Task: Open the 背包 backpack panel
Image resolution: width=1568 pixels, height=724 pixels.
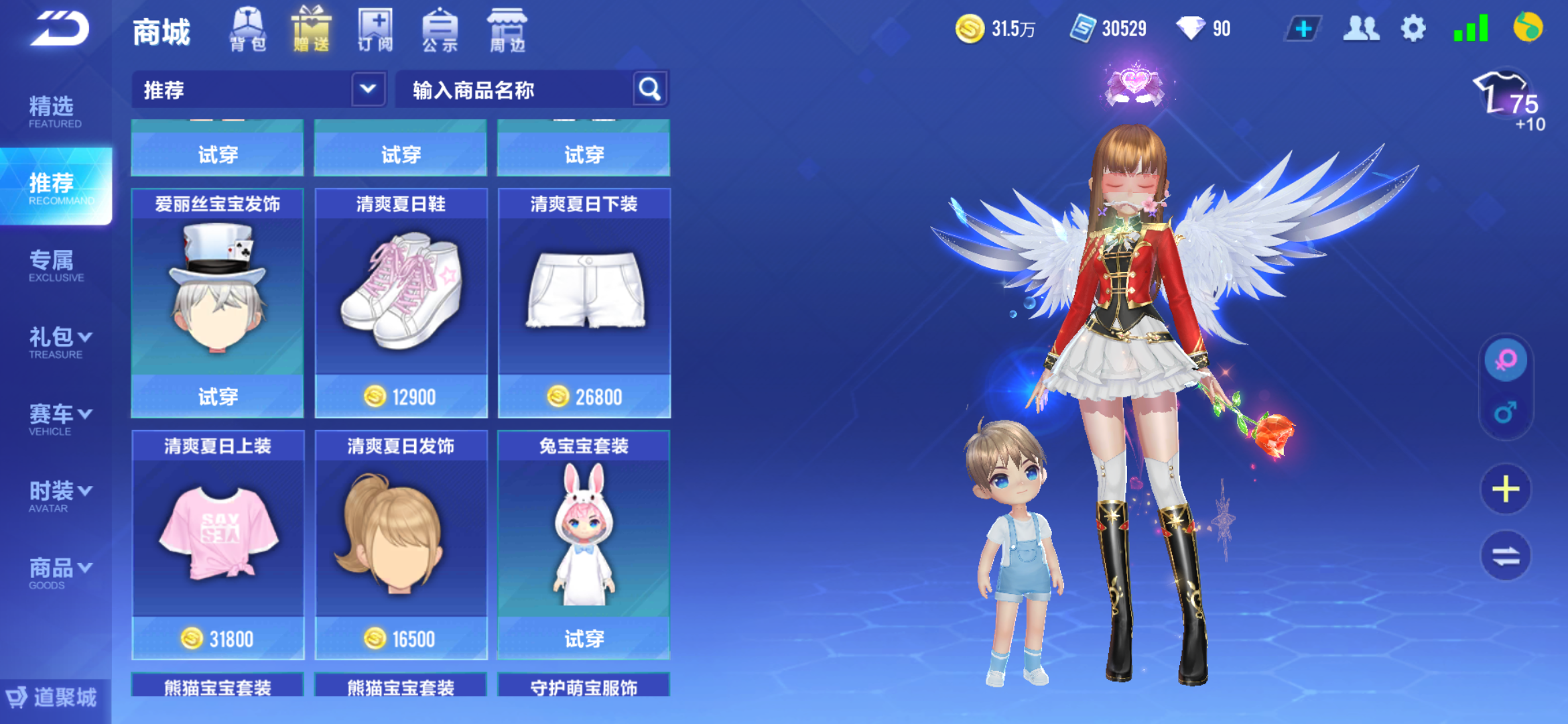Action: (247, 29)
